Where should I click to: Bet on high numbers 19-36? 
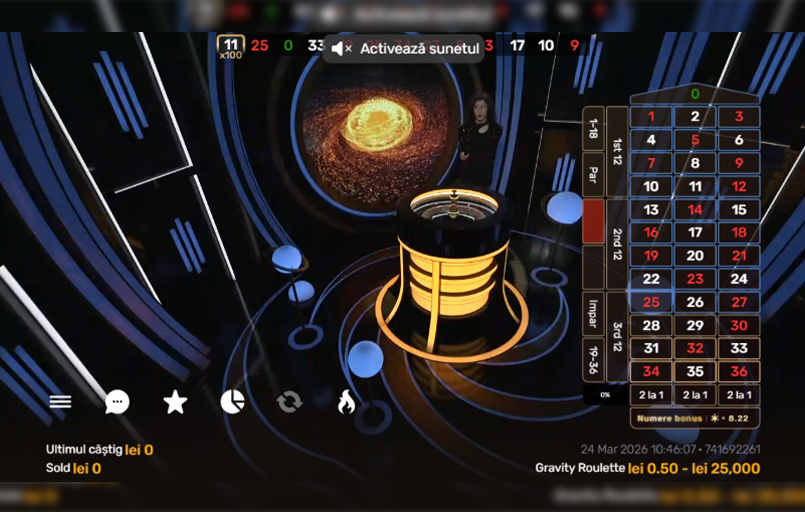point(593,359)
